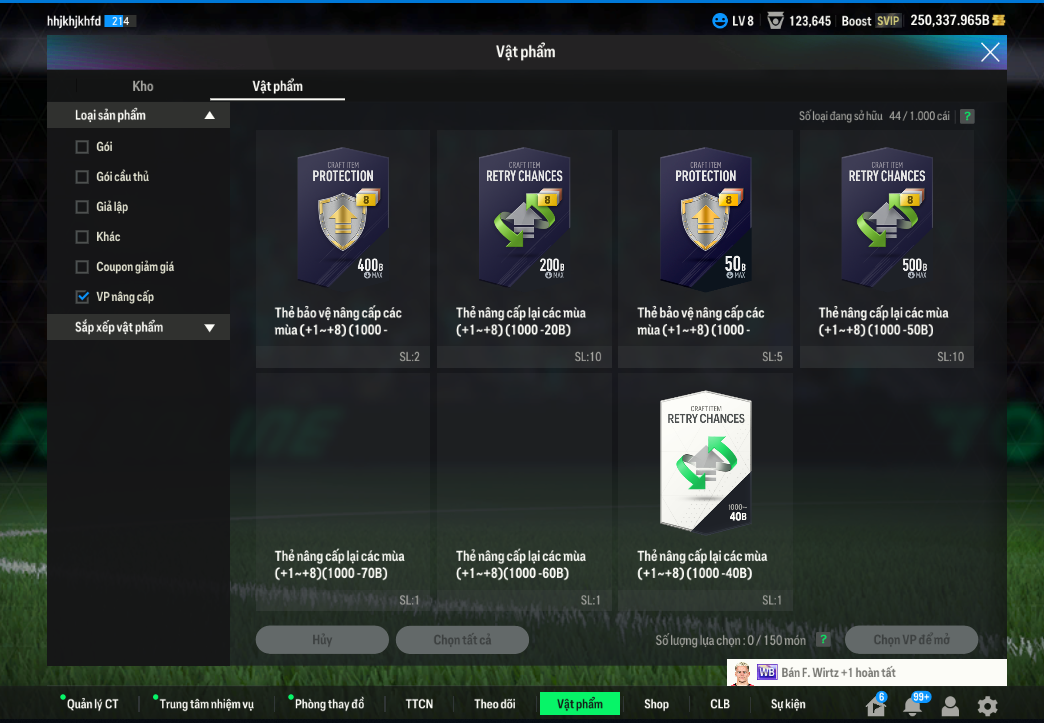Image resolution: width=1044 pixels, height=723 pixels.
Task: Open the settings gear icon
Action: (x=987, y=706)
